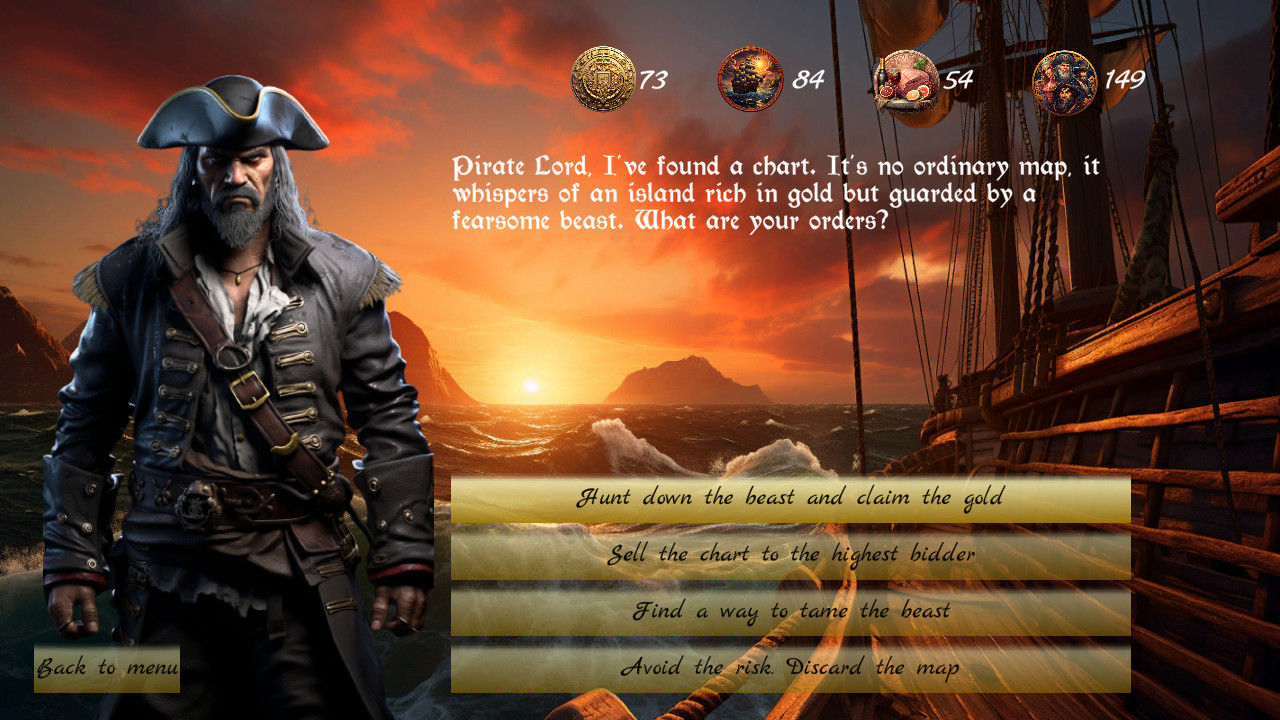The image size is (1280, 720).
Task: Pick Find a way to tame the beast
Action: pos(790,610)
